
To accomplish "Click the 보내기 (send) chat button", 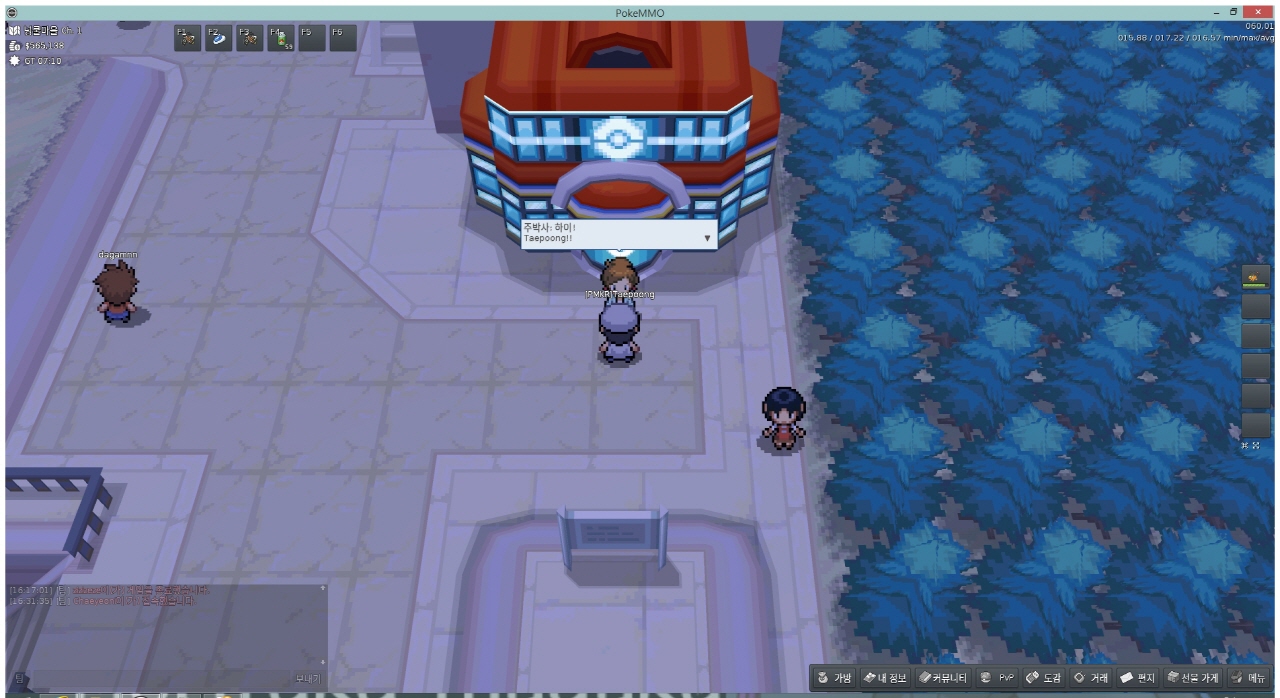I will tap(308, 678).
